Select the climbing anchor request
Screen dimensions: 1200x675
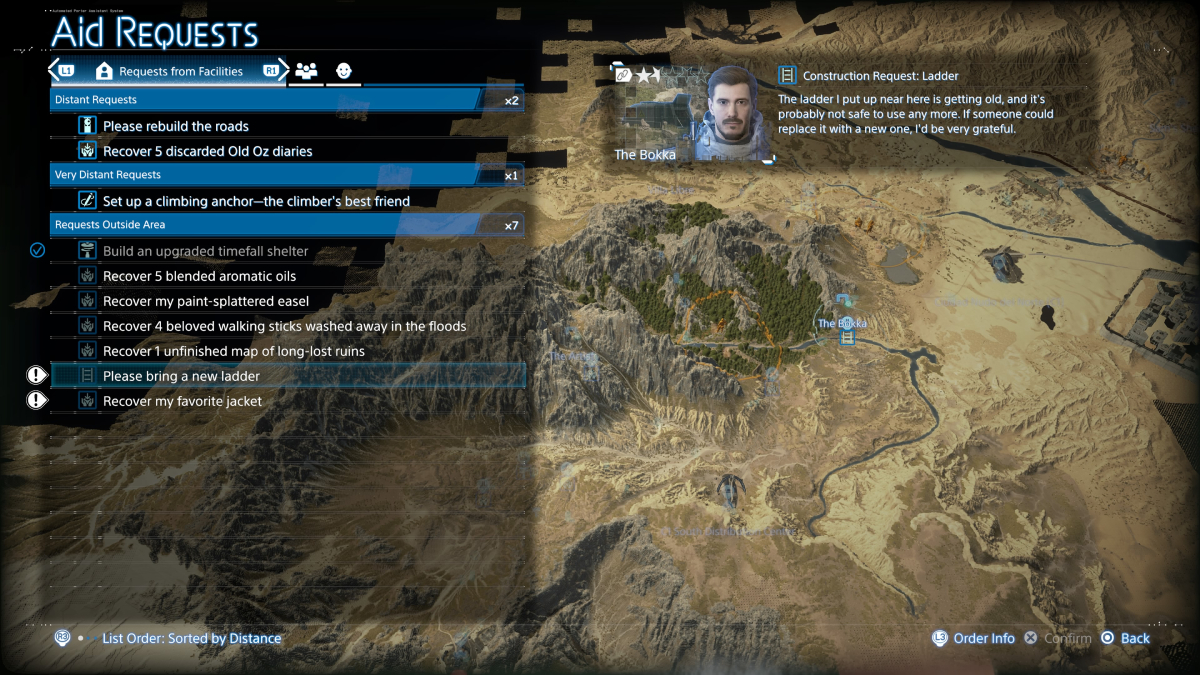(x=256, y=201)
